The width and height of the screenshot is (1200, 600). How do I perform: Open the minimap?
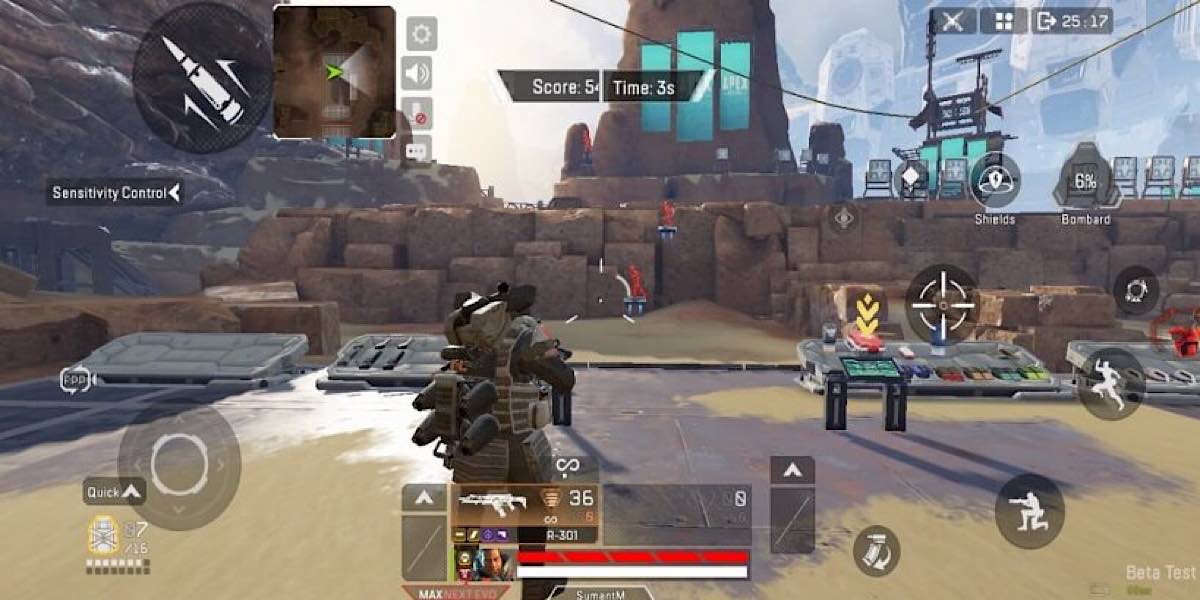pyautogui.click(x=334, y=72)
